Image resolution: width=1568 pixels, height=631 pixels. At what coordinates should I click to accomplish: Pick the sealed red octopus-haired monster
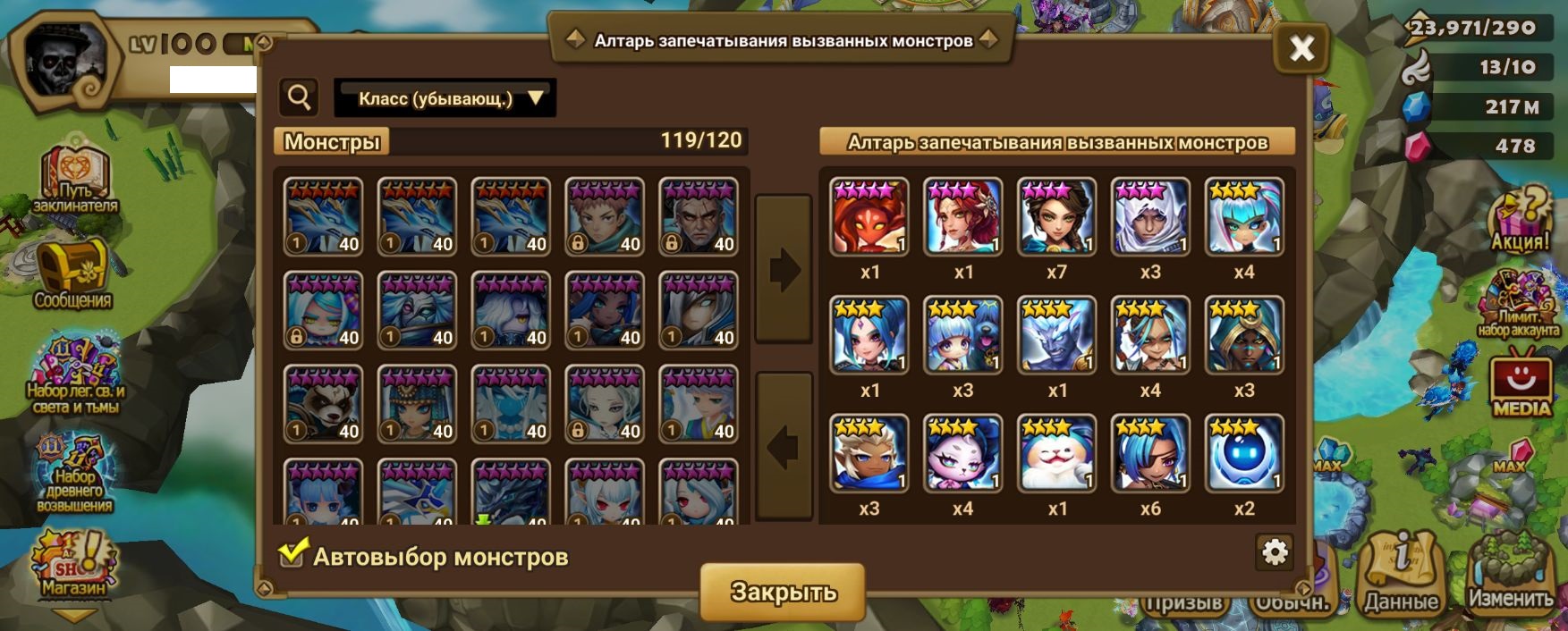[869, 216]
